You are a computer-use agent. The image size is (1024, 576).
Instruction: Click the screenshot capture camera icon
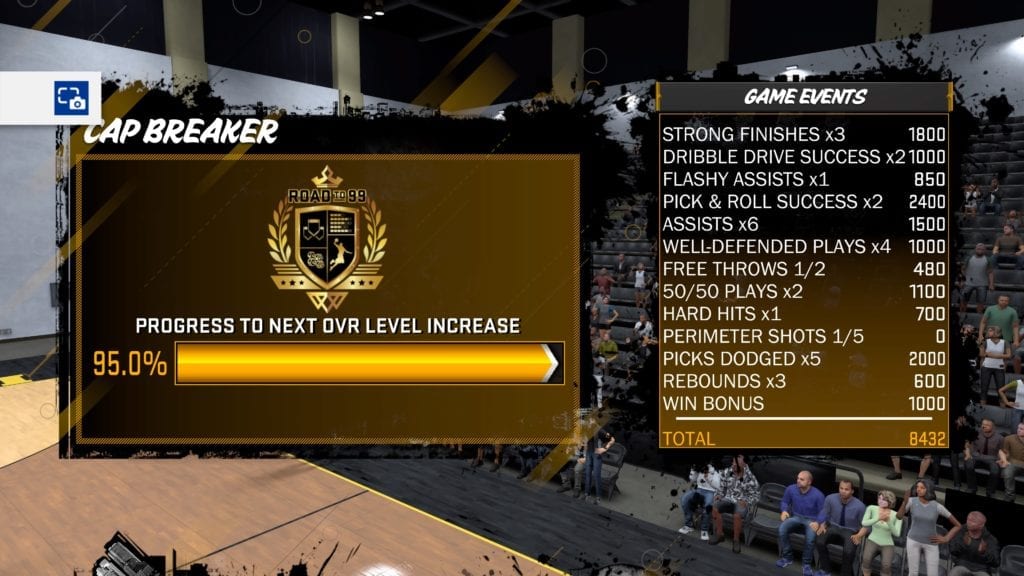pyautogui.click(x=70, y=98)
